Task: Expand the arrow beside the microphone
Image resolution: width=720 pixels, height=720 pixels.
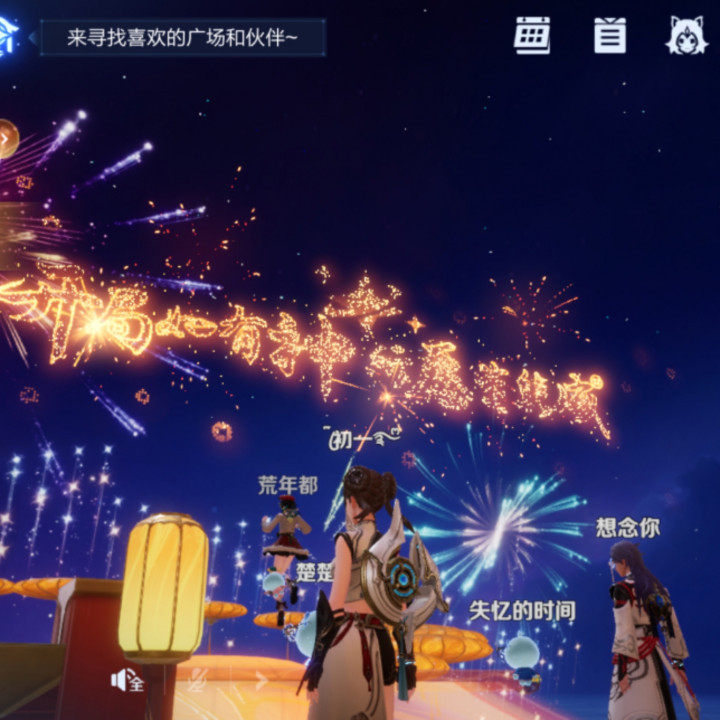Action: (261, 681)
